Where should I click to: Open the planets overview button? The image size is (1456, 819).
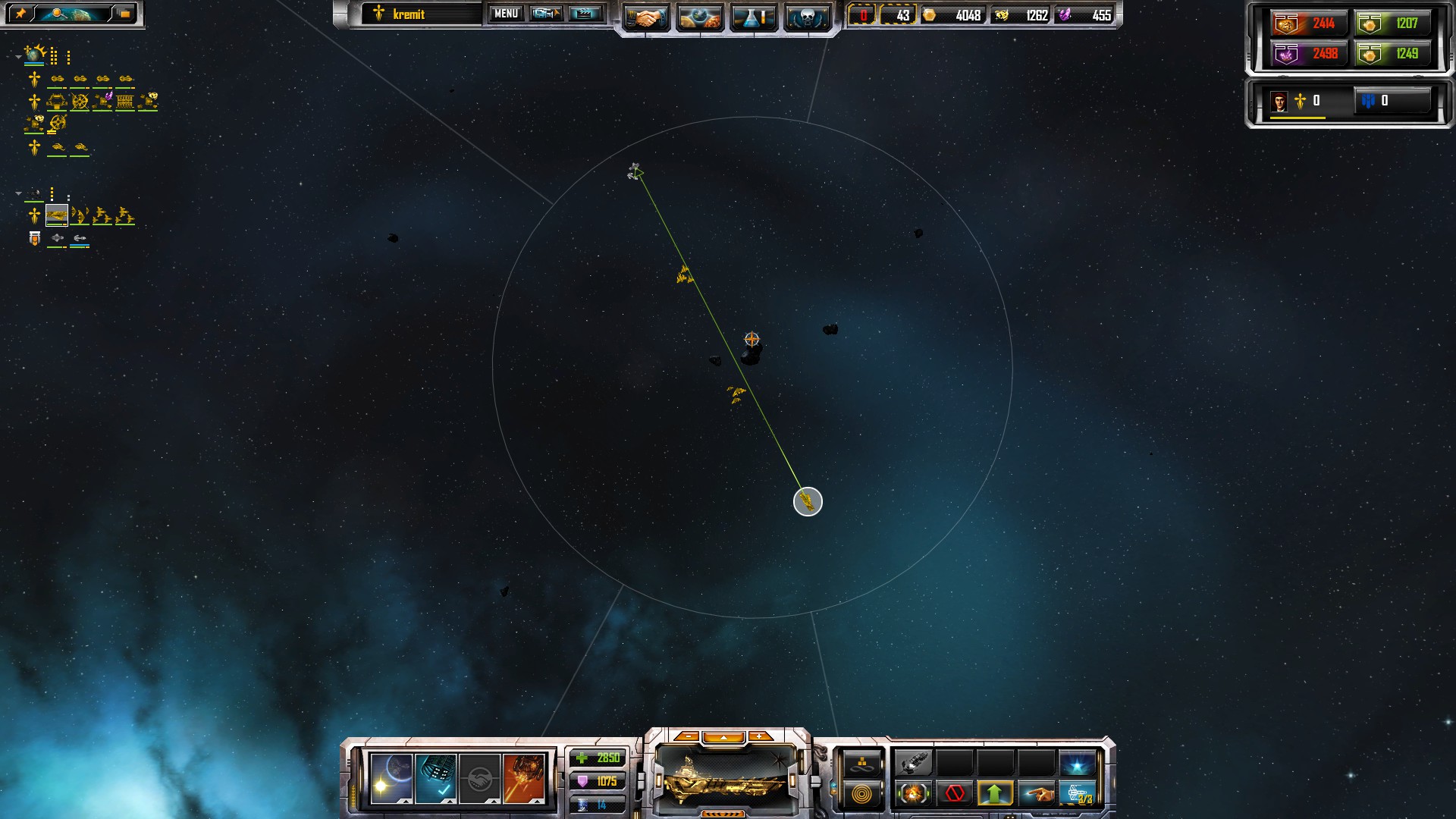[699, 17]
